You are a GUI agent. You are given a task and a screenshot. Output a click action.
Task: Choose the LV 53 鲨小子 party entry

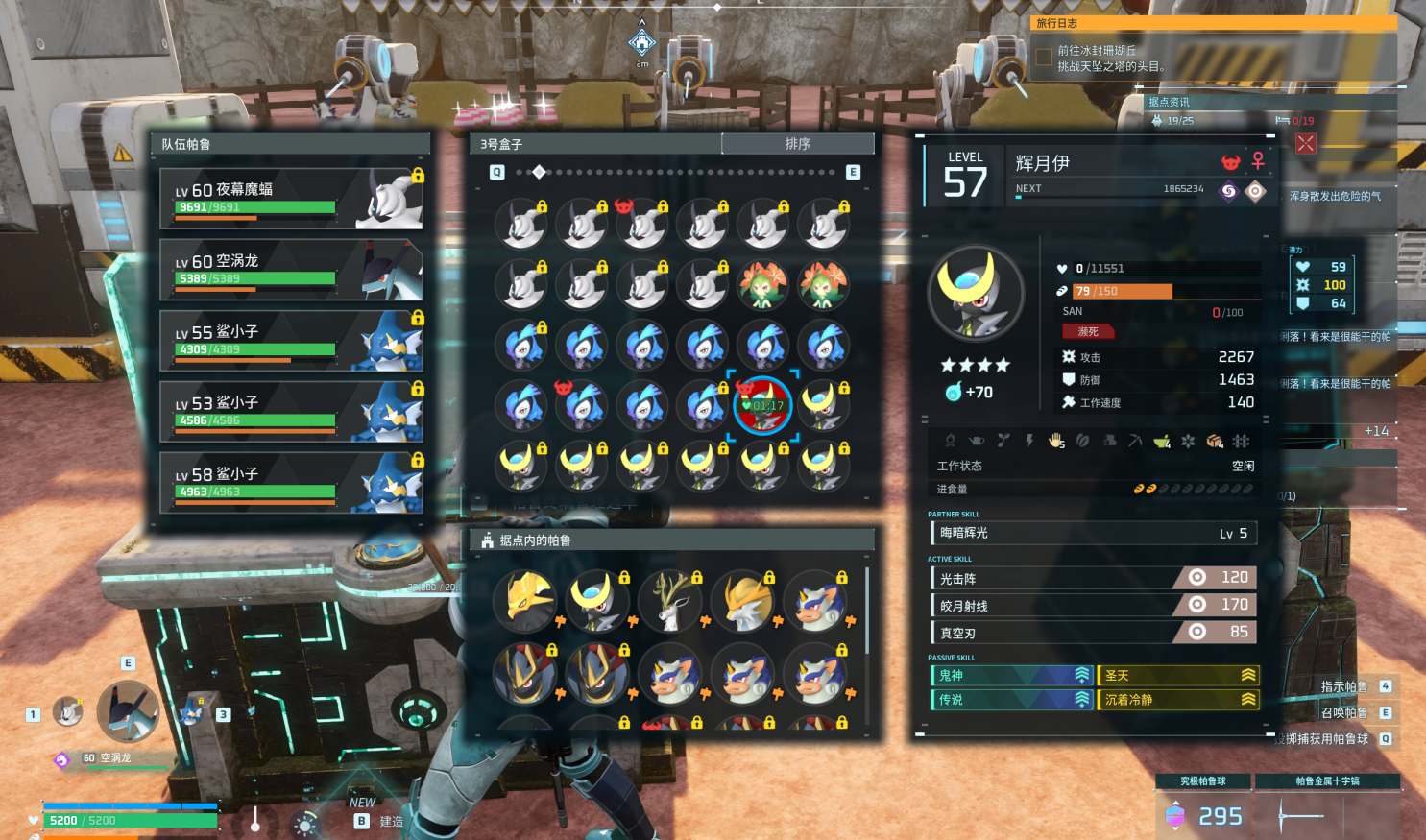click(x=292, y=412)
